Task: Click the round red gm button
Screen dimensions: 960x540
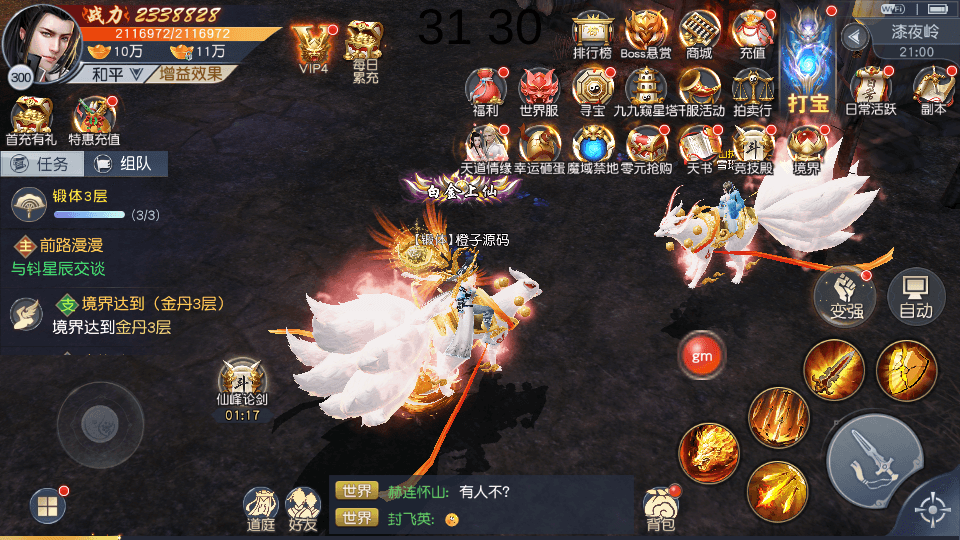Action: click(x=702, y=355)
